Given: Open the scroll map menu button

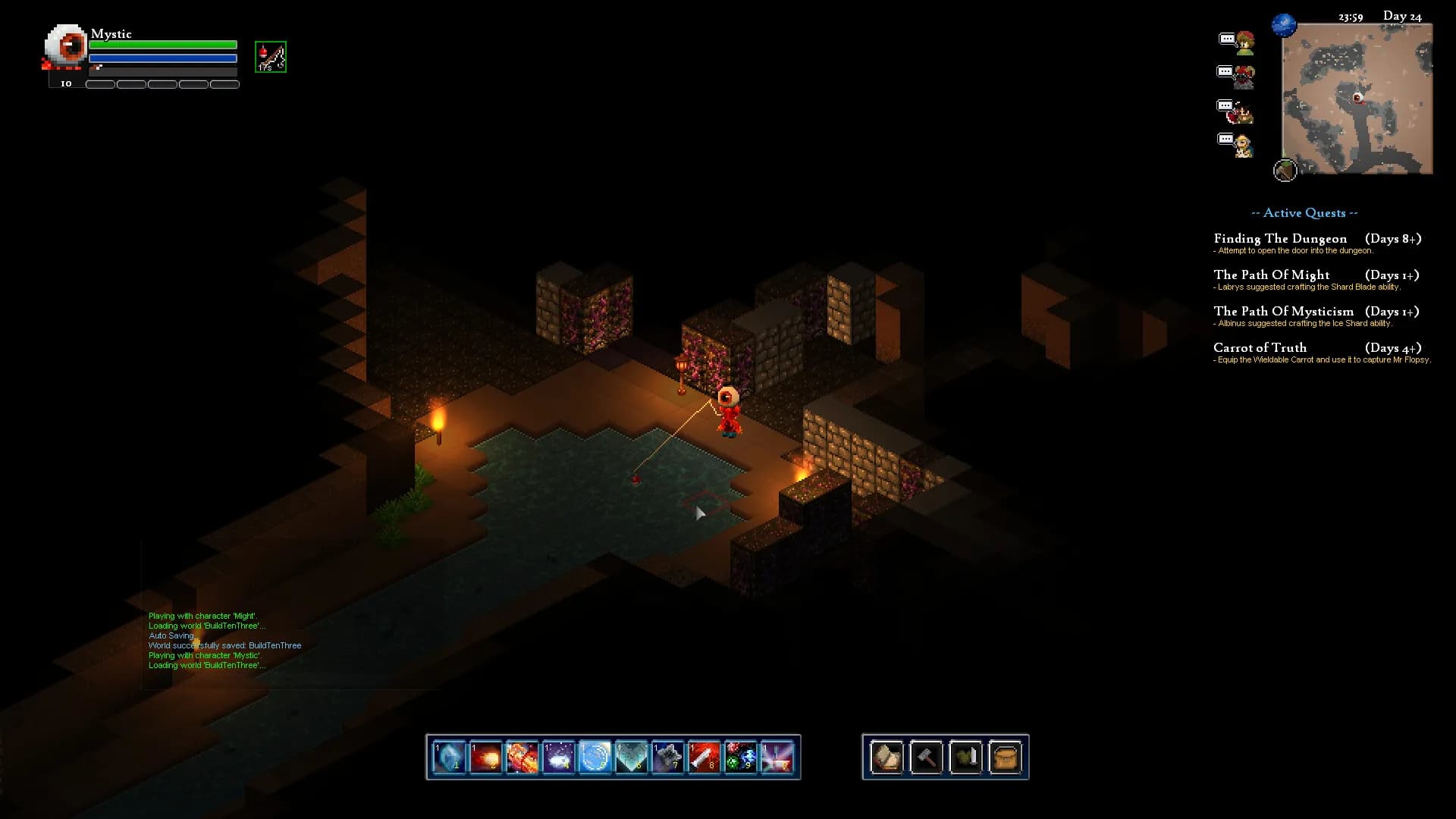Looking at the screenshot, I should pyautogui.click(x=886, y=757).
